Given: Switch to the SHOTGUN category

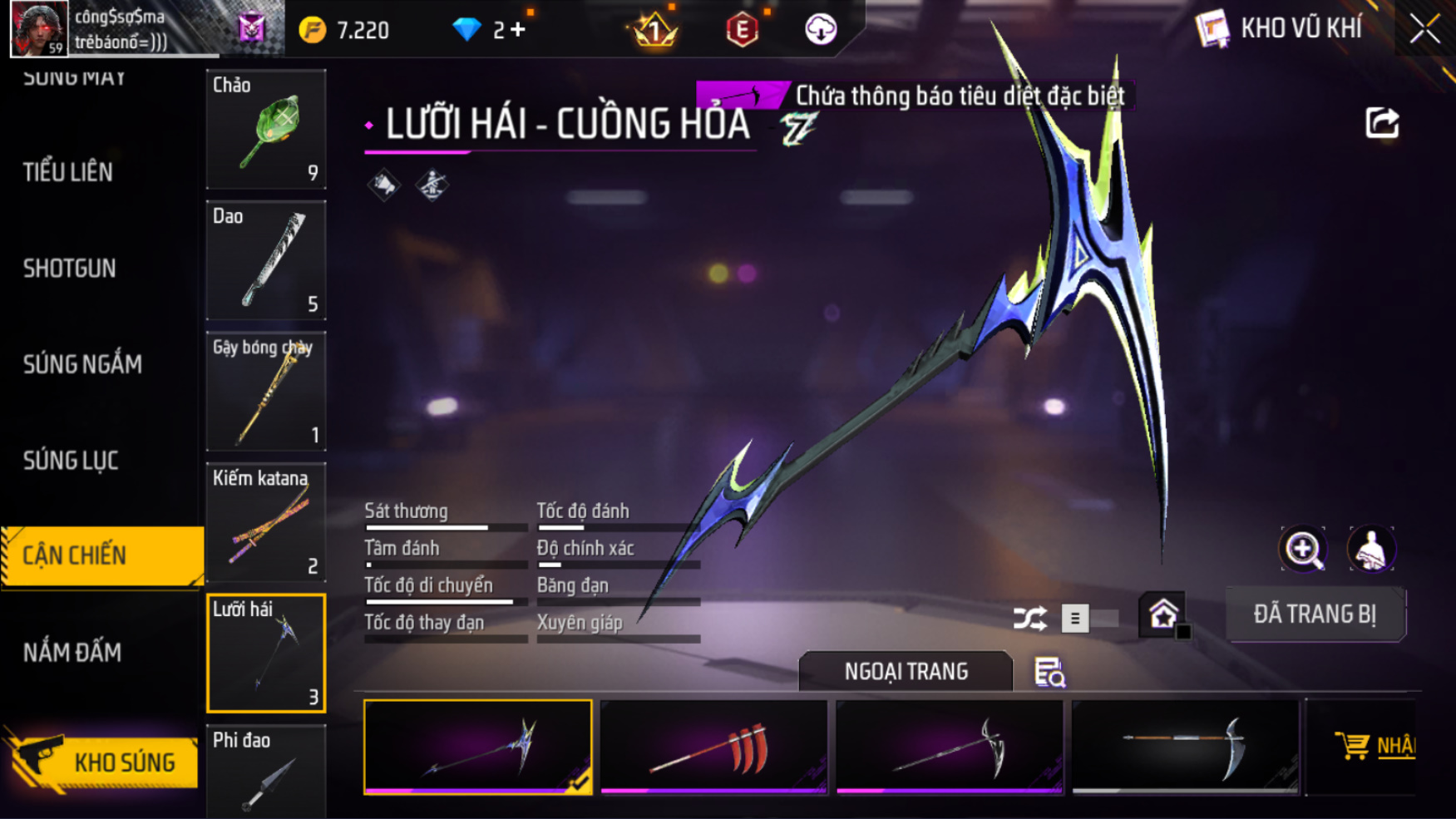Looking at the screenshot, I should click(70, 269).
